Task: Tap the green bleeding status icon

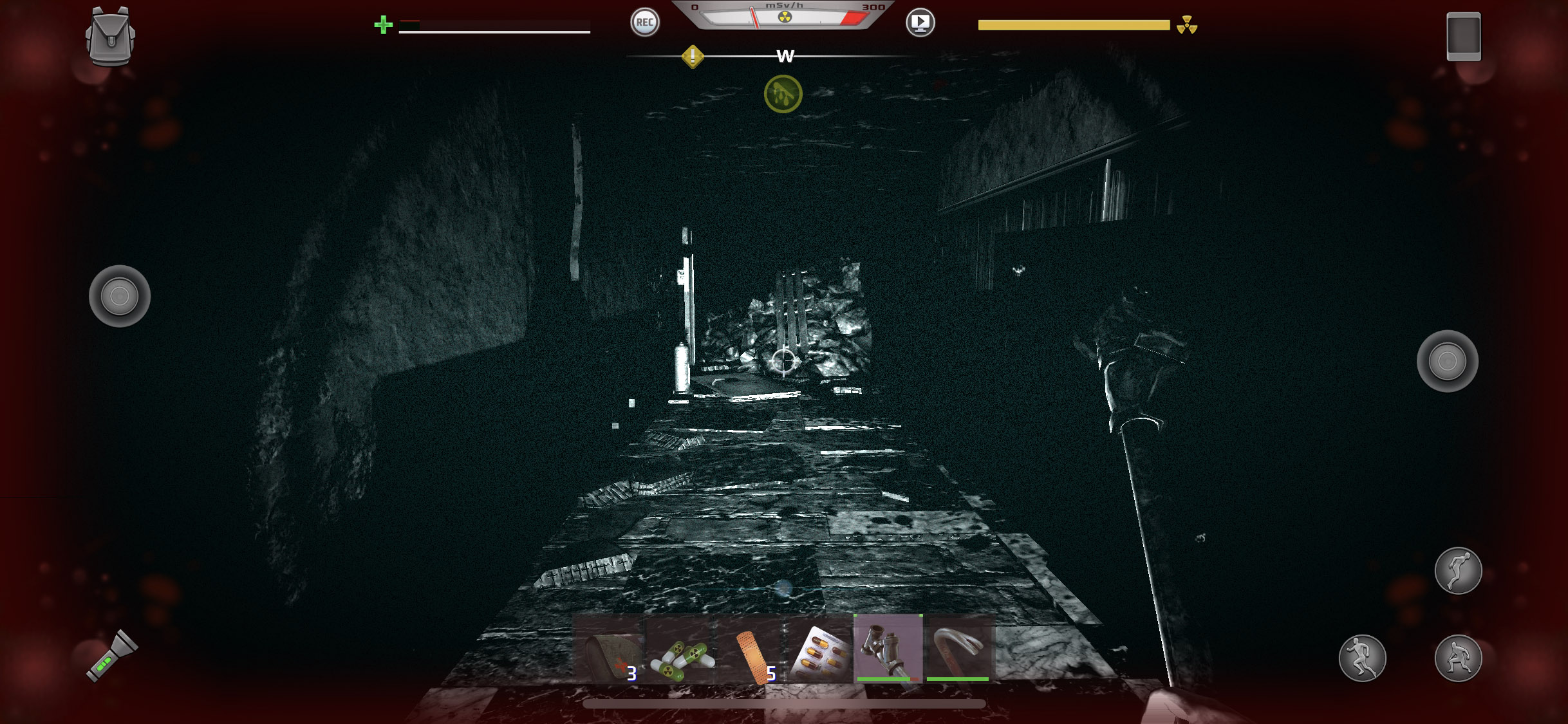Action: click(x=783, y=94)
